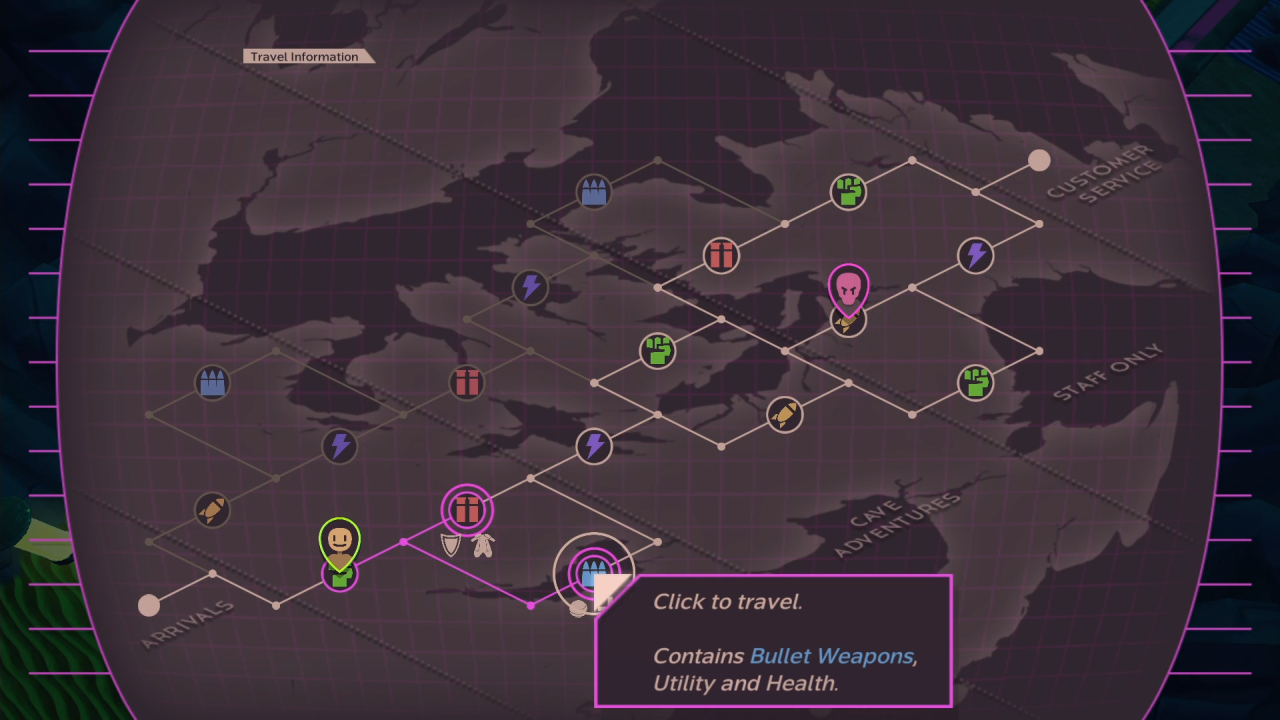Screen dimensions: 1280x720
Task: Click the Bullet Weapons link in the tooltip
Action: click(831, 657)
